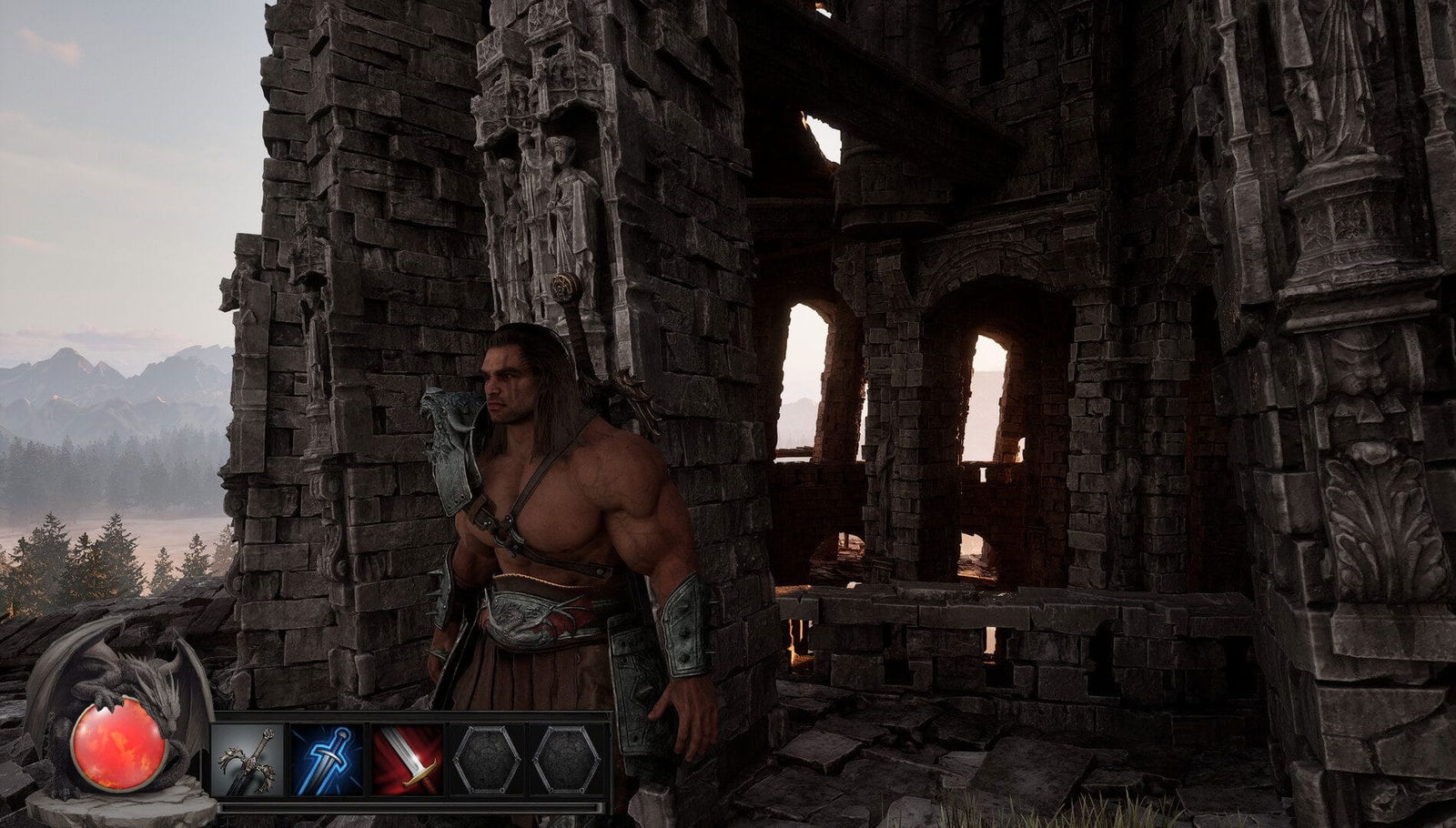
Task: Activate the glowing blue sword ability
Action: click(327, 761)
